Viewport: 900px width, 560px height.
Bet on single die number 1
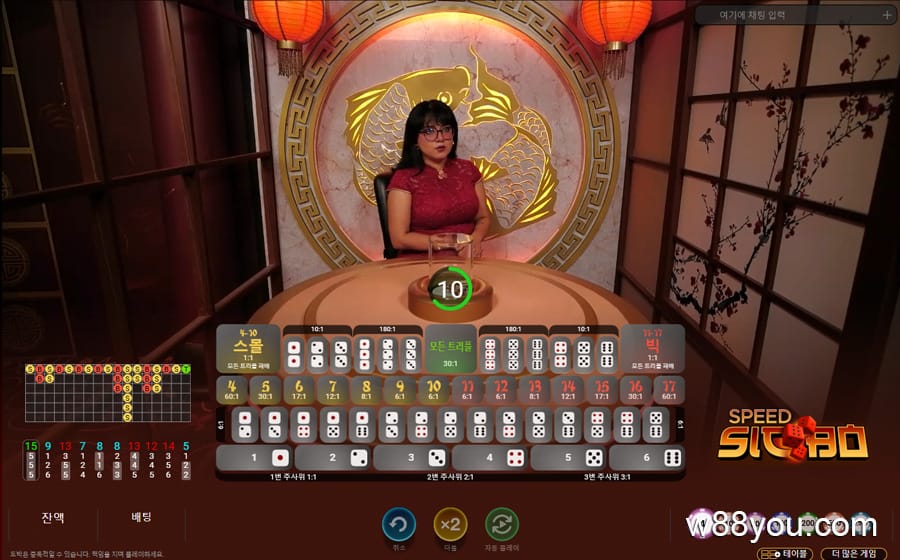255,458
